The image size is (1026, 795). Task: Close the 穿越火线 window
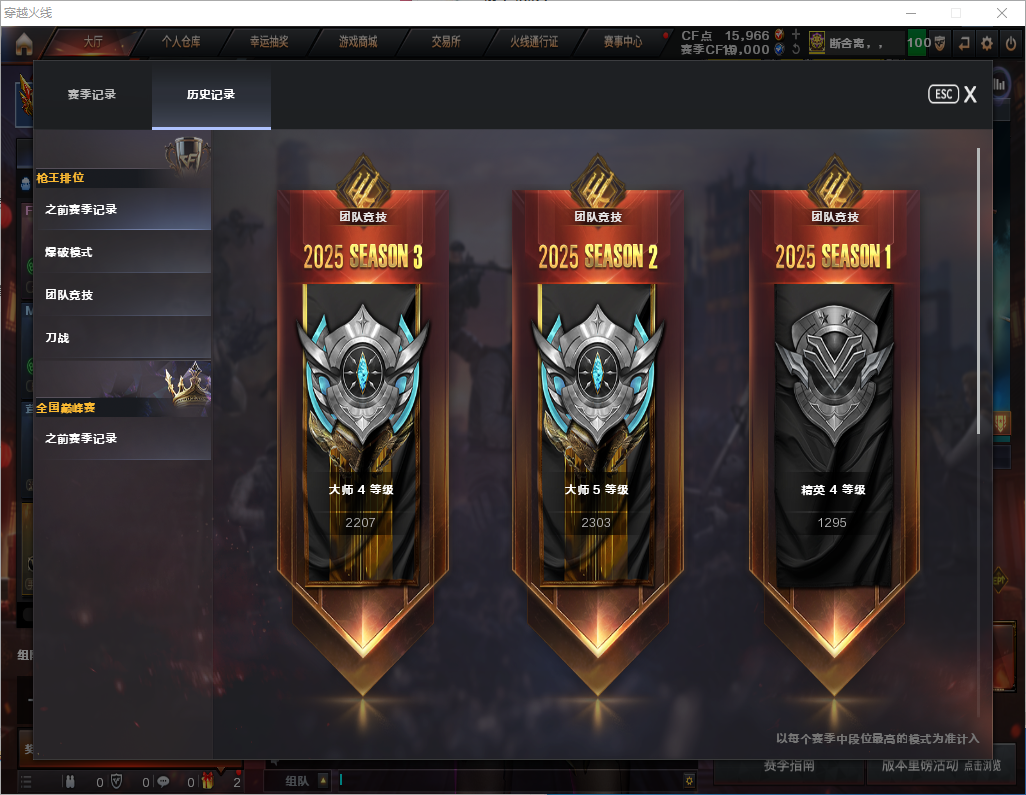click(x=1001, y=13)
